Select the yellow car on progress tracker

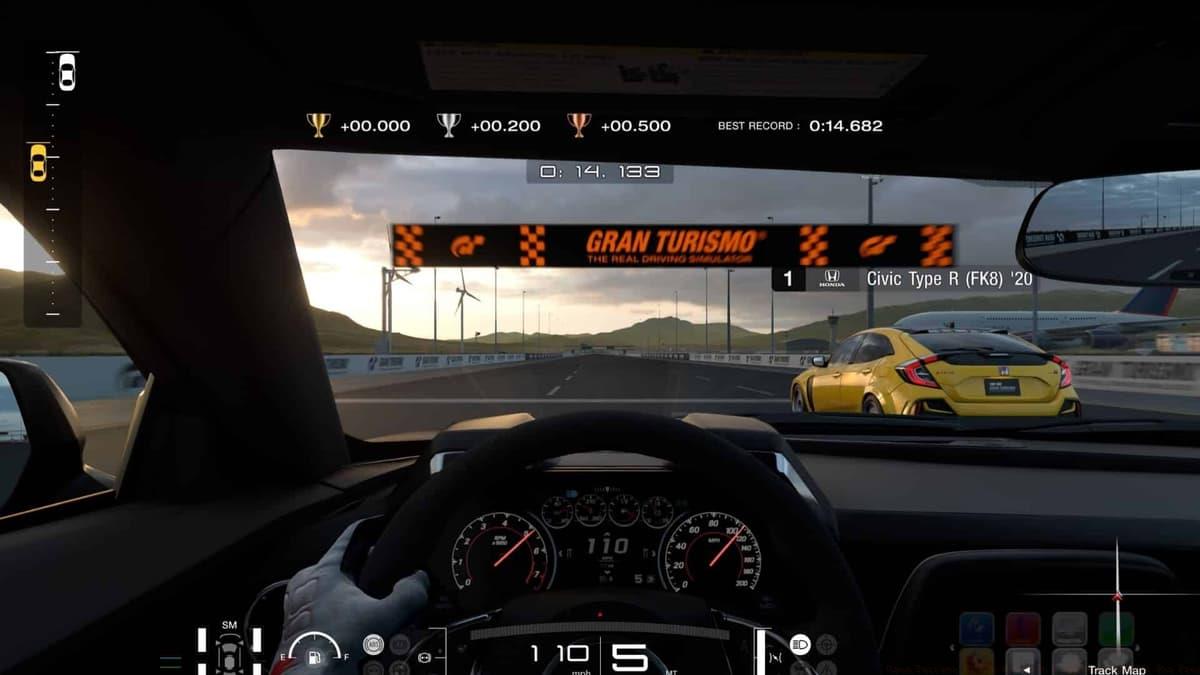38,162
